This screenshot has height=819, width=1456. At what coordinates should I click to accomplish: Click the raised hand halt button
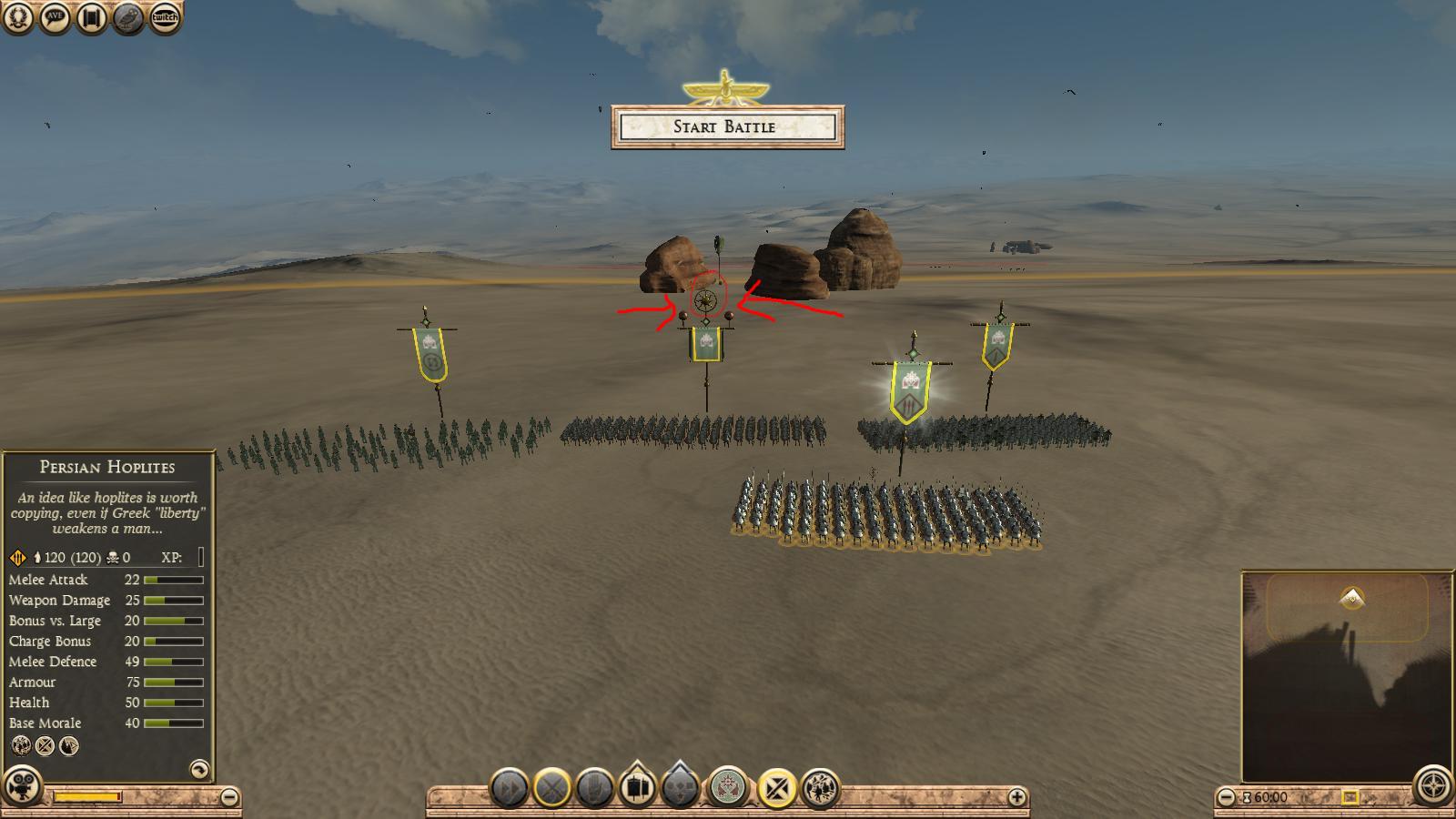click(x=594, y=788)
